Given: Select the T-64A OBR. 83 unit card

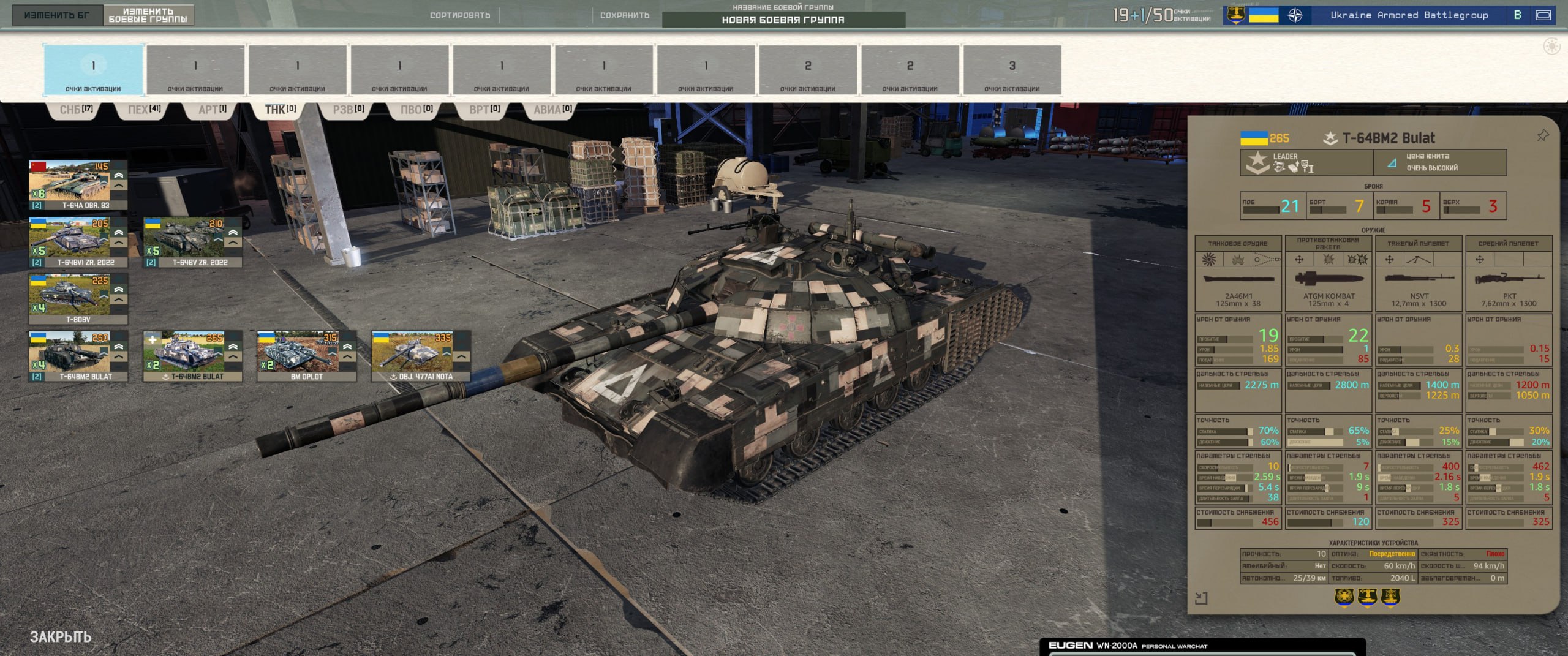Looking at the screenshot, I should click(x=78, y=185).
